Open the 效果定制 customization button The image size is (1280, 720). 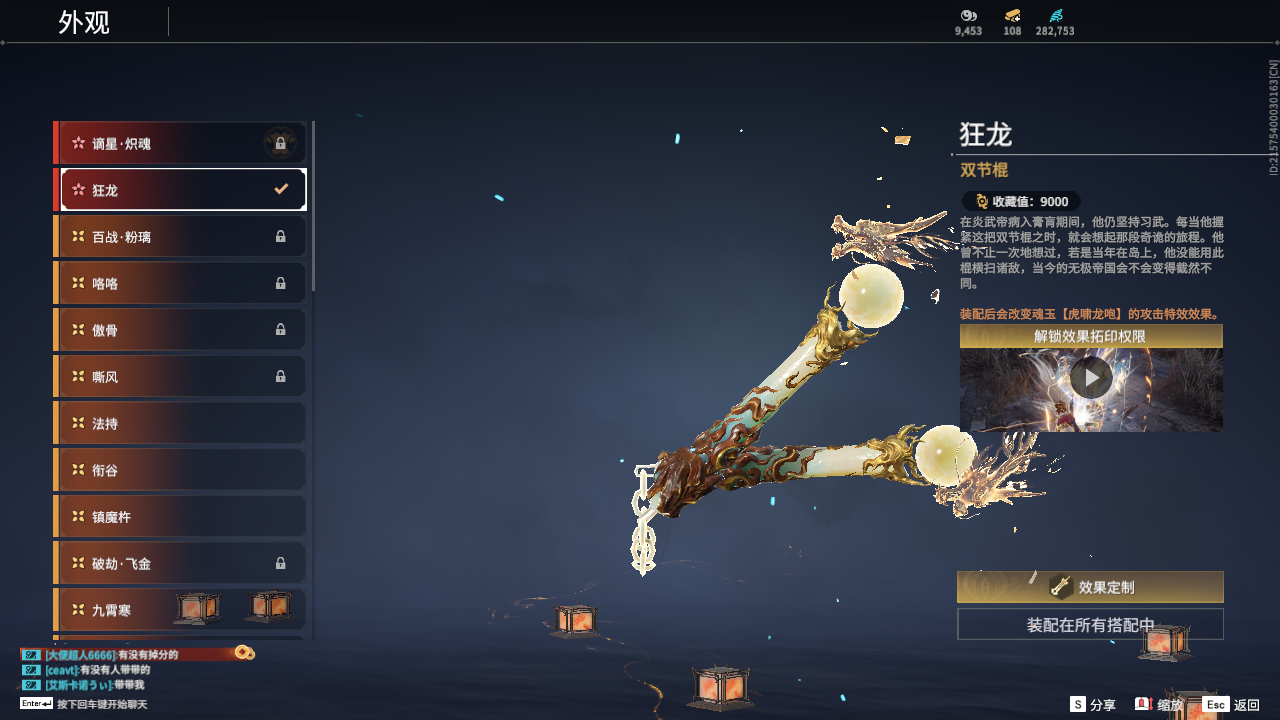1090,587
